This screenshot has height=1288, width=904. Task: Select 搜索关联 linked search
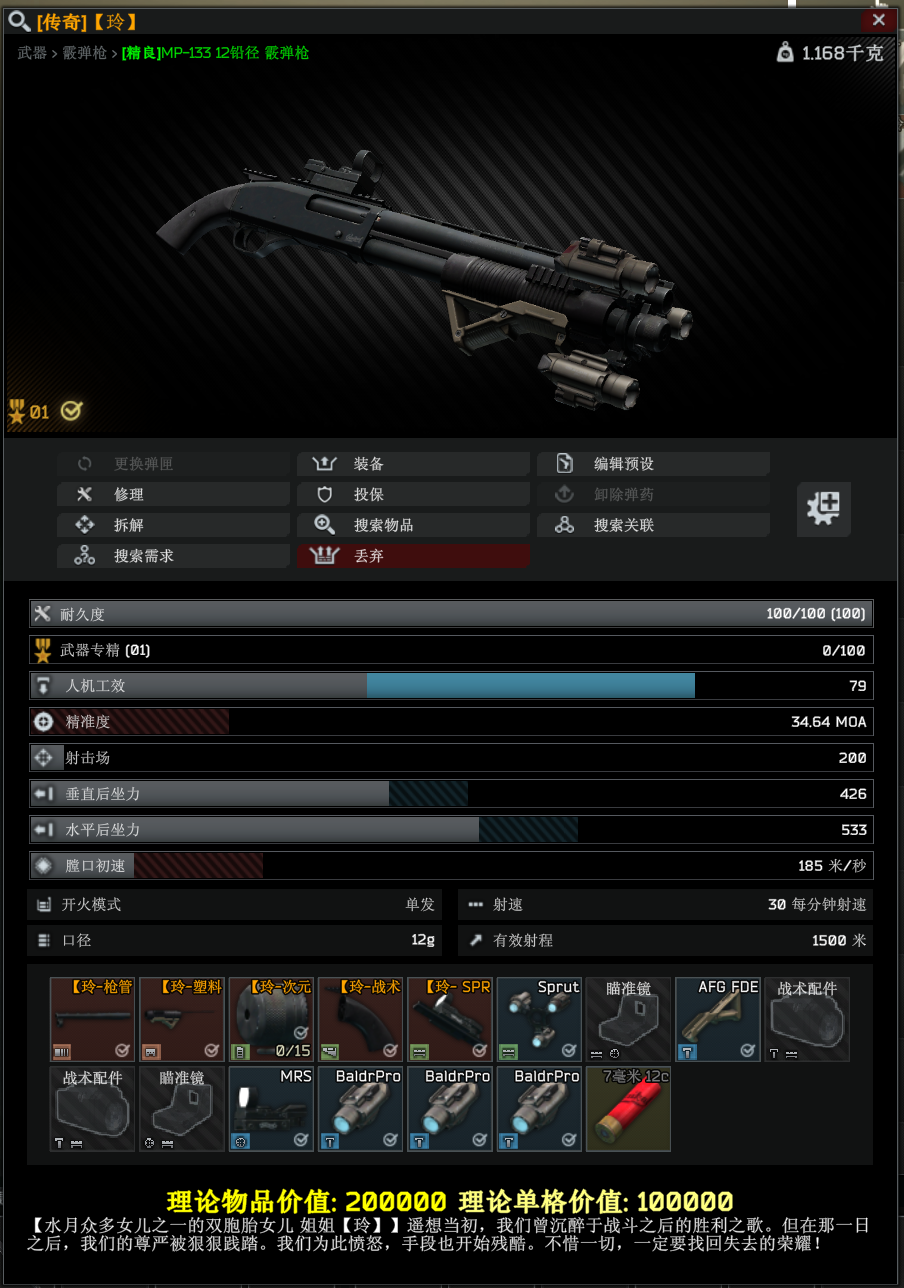pos(653,525)
